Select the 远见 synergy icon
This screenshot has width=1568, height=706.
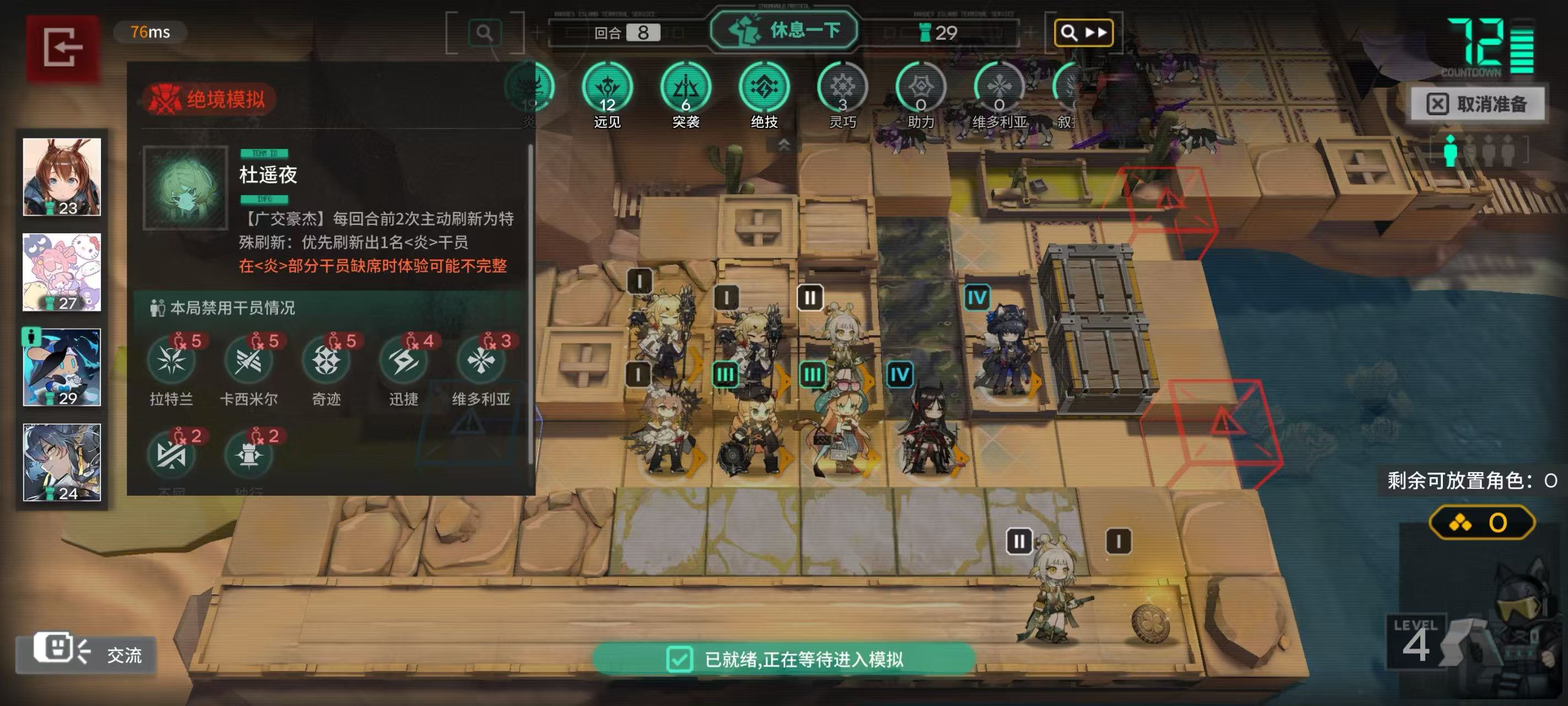coord(607,88)
